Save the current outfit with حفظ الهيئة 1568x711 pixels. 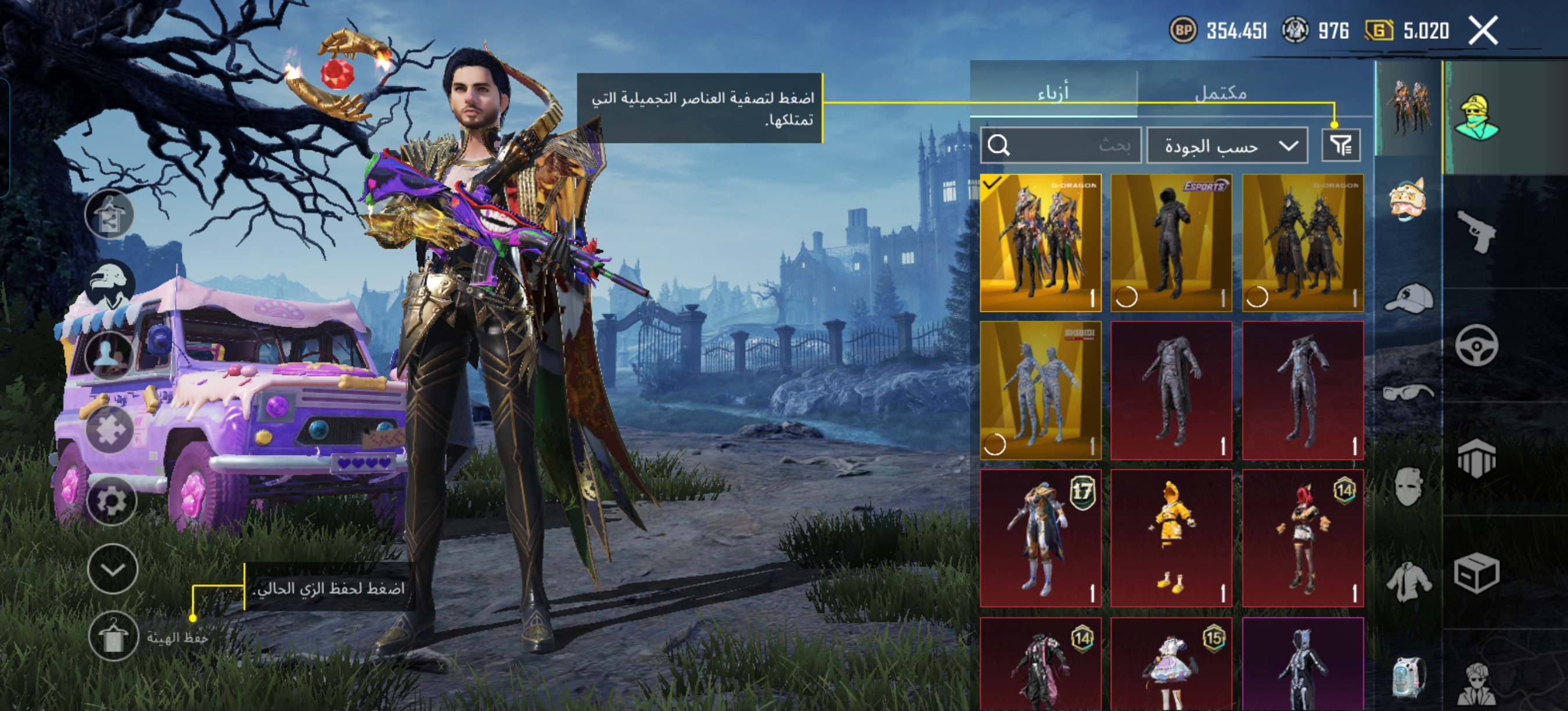(113, 637)
